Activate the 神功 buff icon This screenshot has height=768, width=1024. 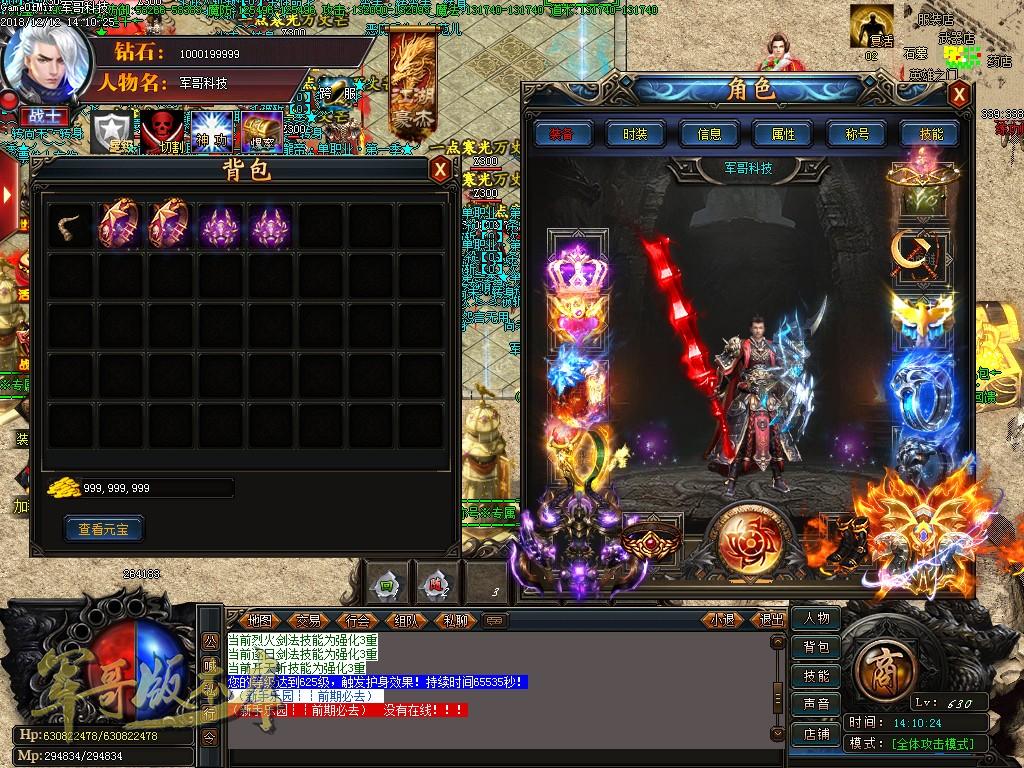[x=212, y=131]
